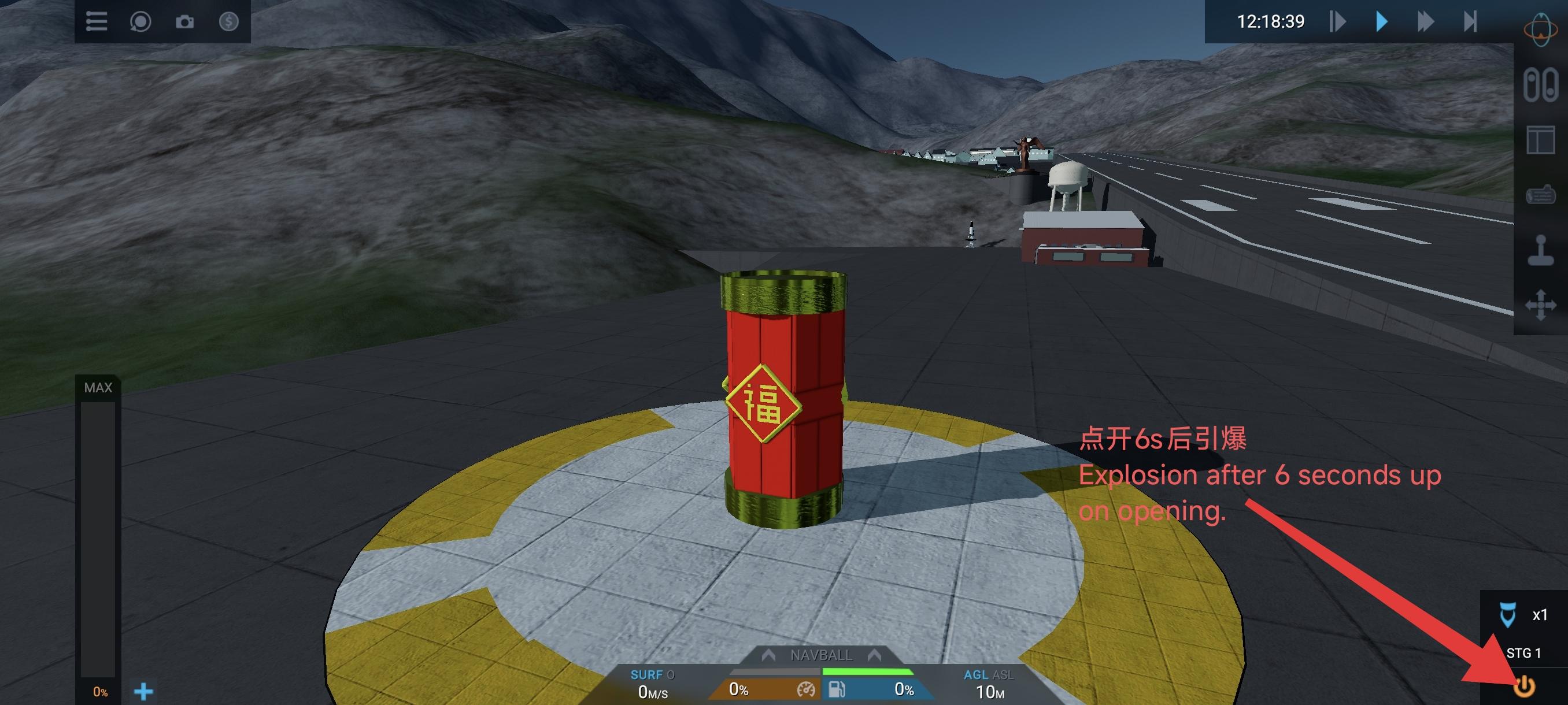
Task: Open the orbit map view
Action: coord(1540,29)
